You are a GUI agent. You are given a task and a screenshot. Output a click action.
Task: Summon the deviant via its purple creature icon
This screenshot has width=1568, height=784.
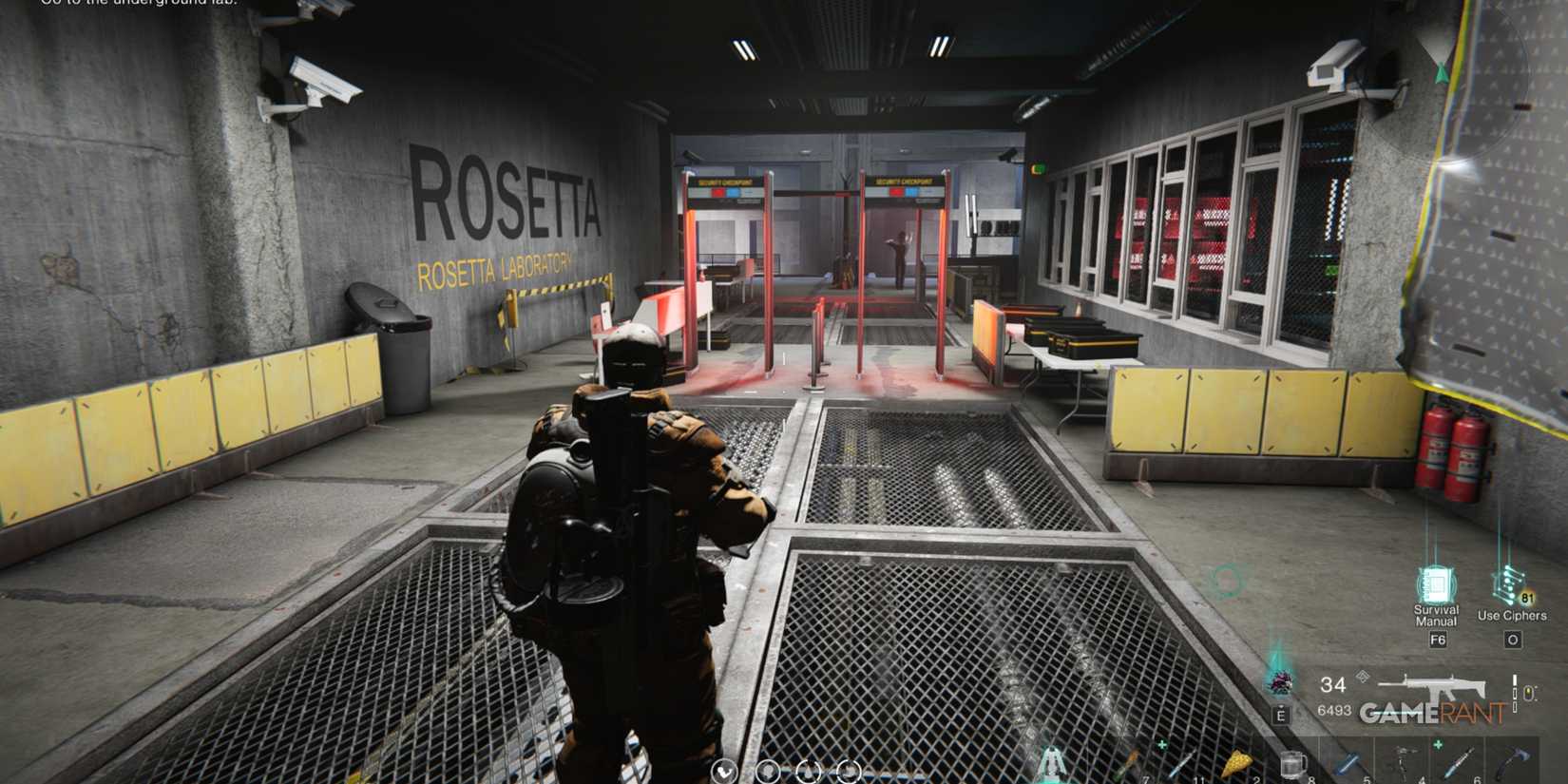tap(1280, 682)
